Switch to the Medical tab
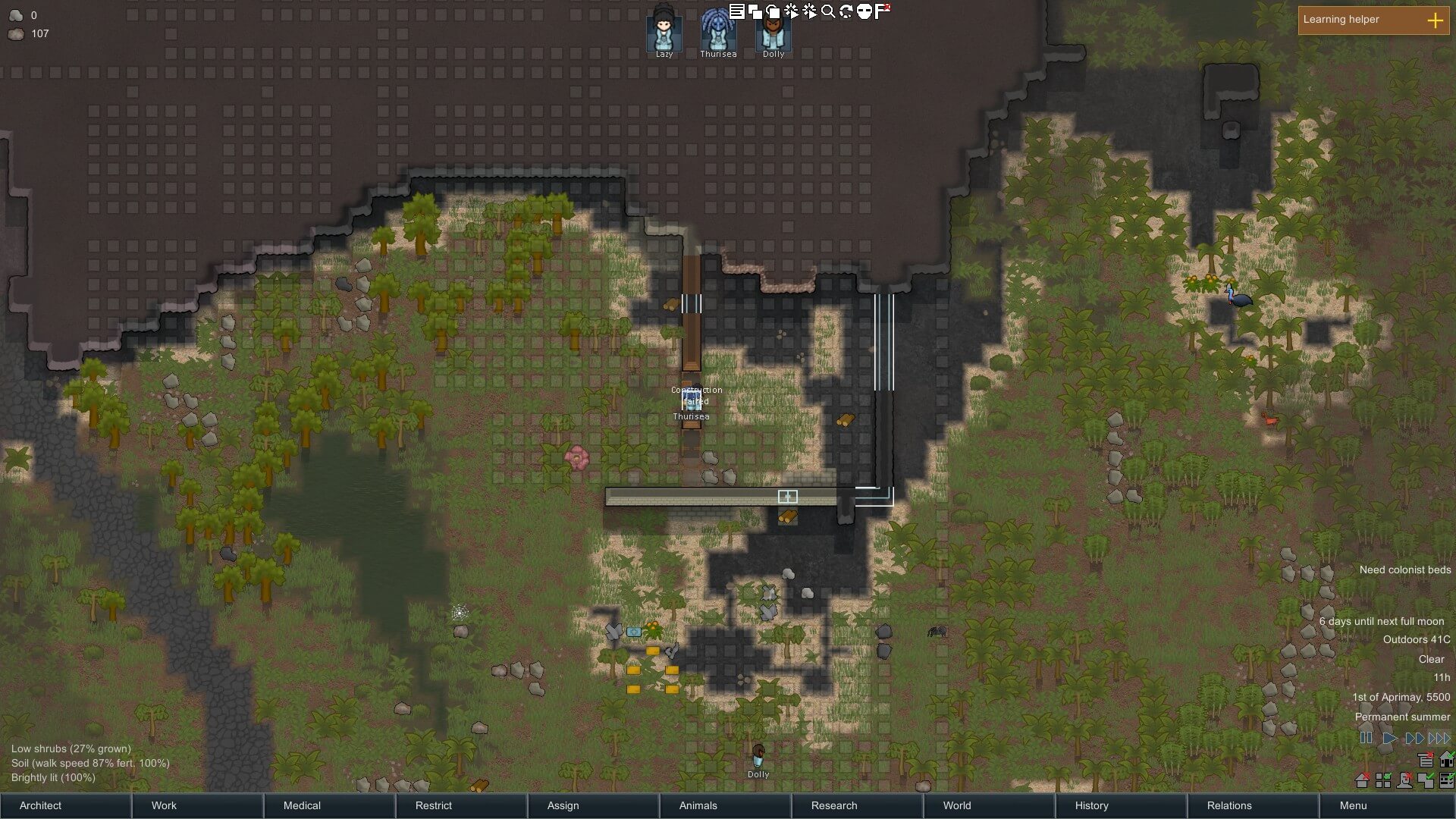Screen dimensions: 1456x819 (x=329, y=805)
